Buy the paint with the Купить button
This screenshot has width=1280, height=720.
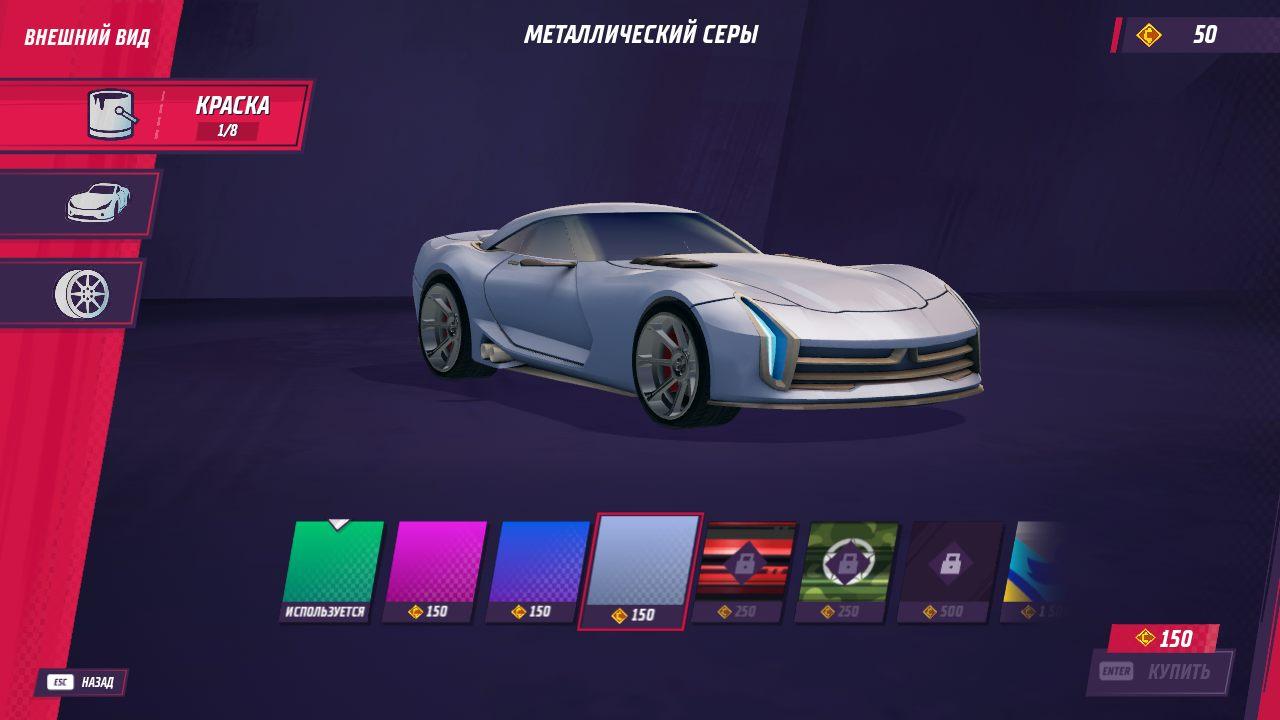pos(1160,671)
